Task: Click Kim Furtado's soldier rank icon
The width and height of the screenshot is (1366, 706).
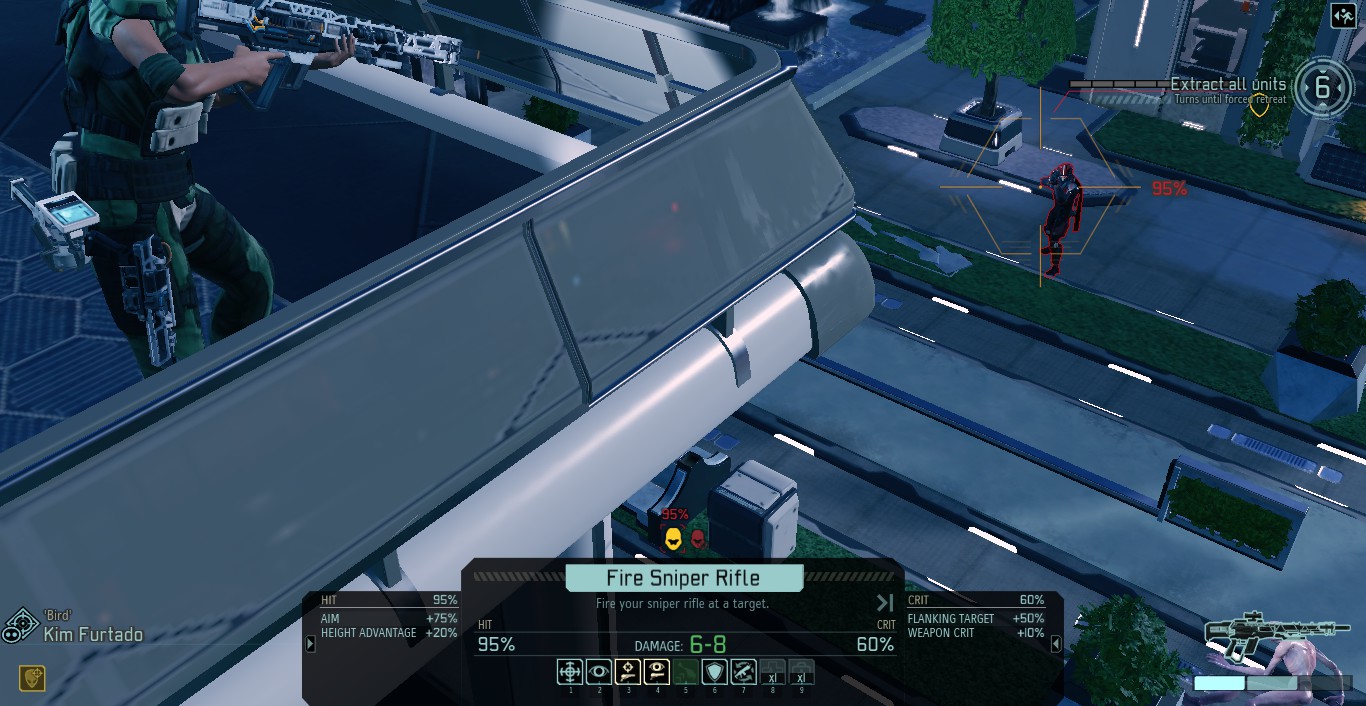Action: point(19,627)
